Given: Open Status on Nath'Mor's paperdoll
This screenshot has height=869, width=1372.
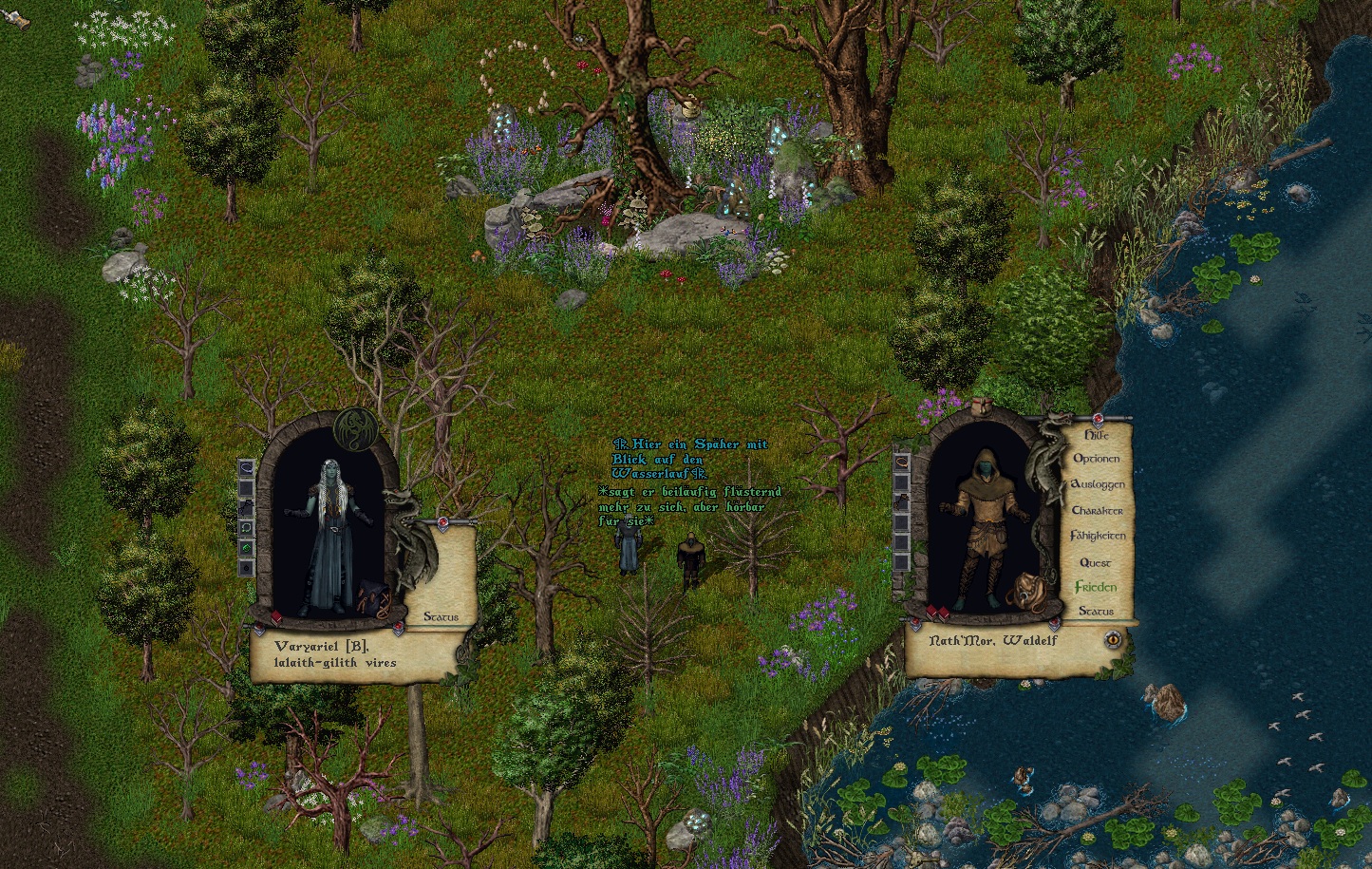Looking at the screenshot, I should click(1096, 612).
